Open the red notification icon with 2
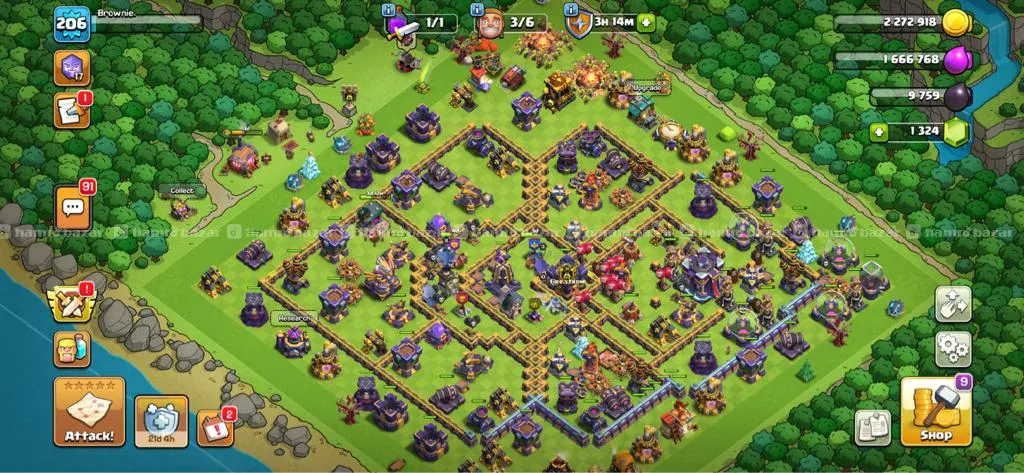The image size is (1024, 473). pos(214,427)
